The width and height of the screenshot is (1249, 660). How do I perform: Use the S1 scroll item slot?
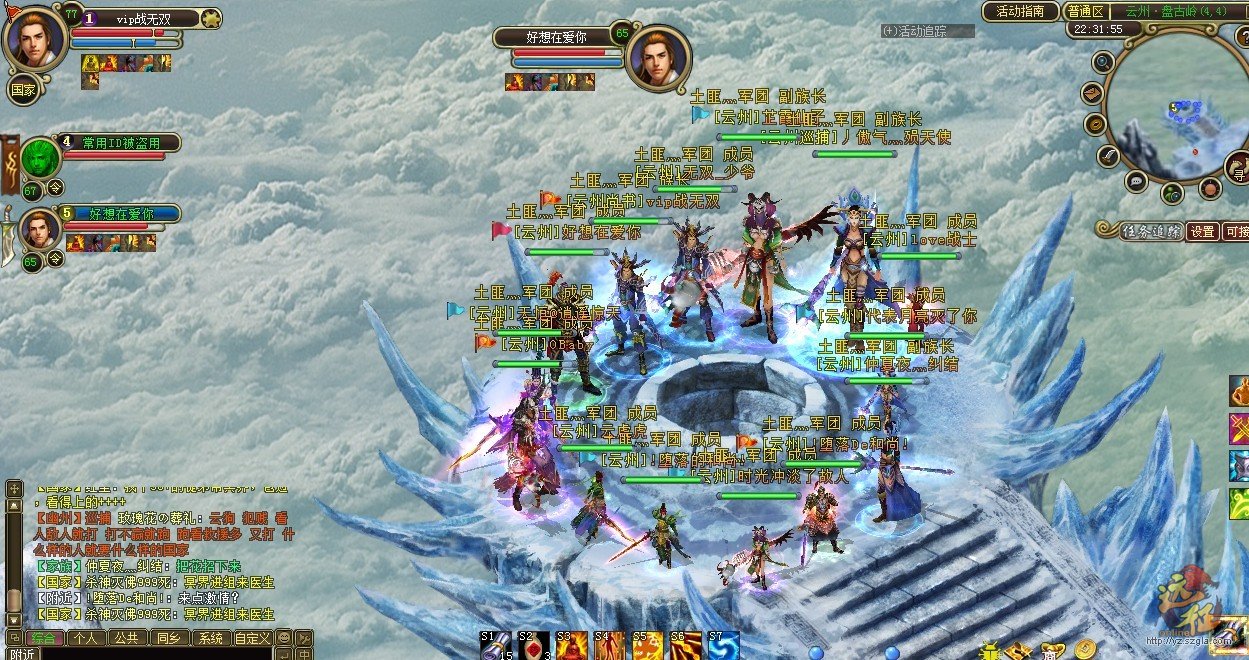[x=495, y=646]
